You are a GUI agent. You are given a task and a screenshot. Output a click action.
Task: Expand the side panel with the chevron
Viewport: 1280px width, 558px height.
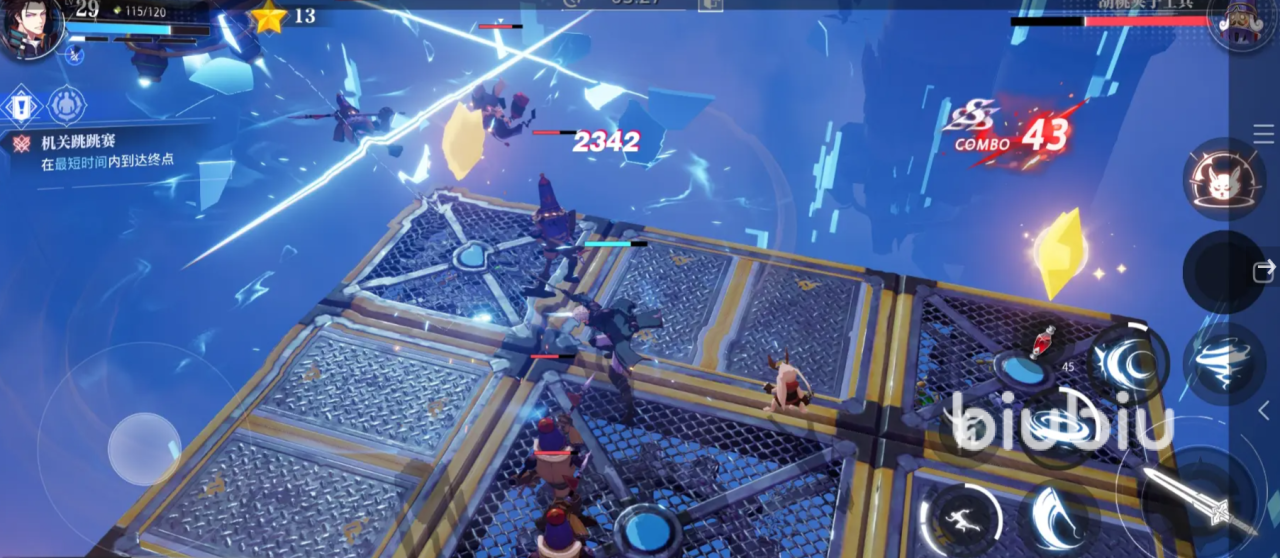coord(1264,409)
